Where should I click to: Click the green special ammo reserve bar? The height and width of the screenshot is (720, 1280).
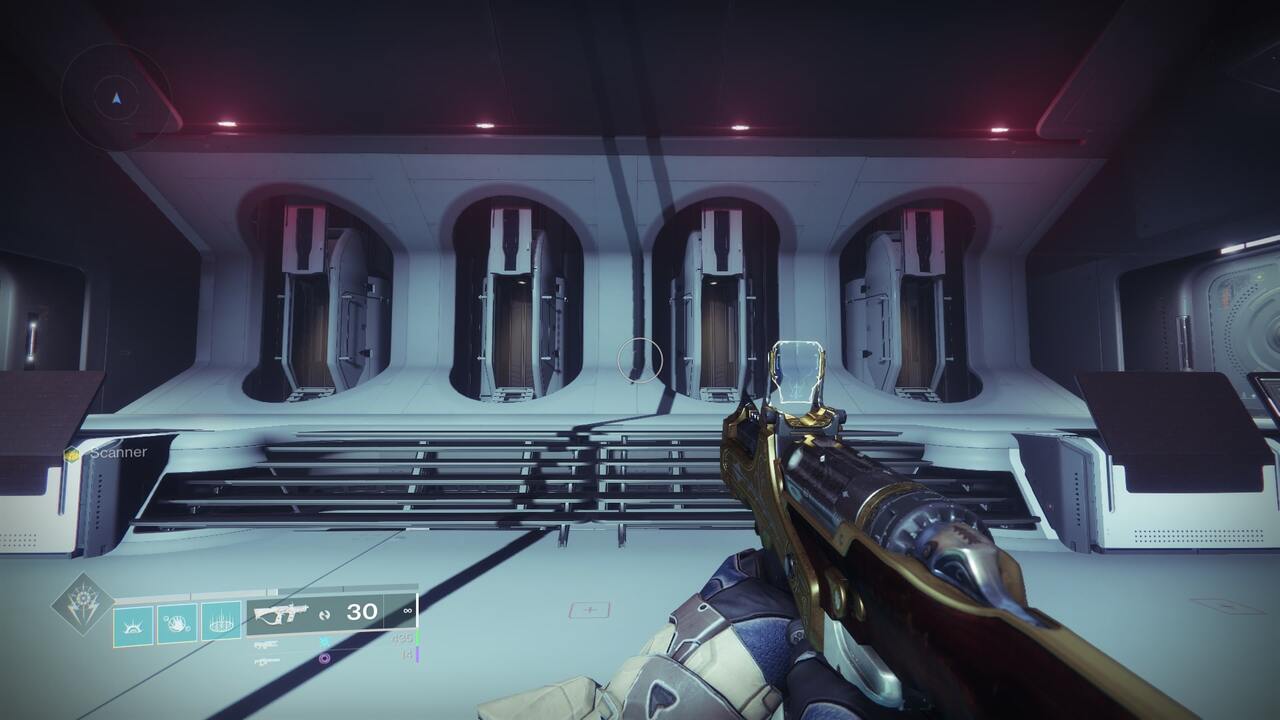pos(417,637)
